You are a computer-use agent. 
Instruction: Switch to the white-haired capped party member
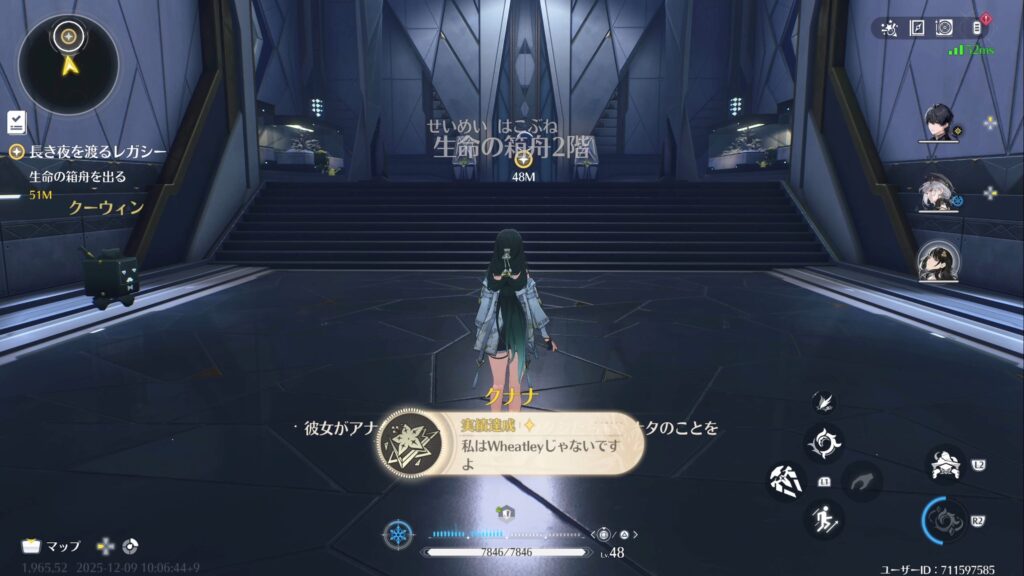pos(938,194)
